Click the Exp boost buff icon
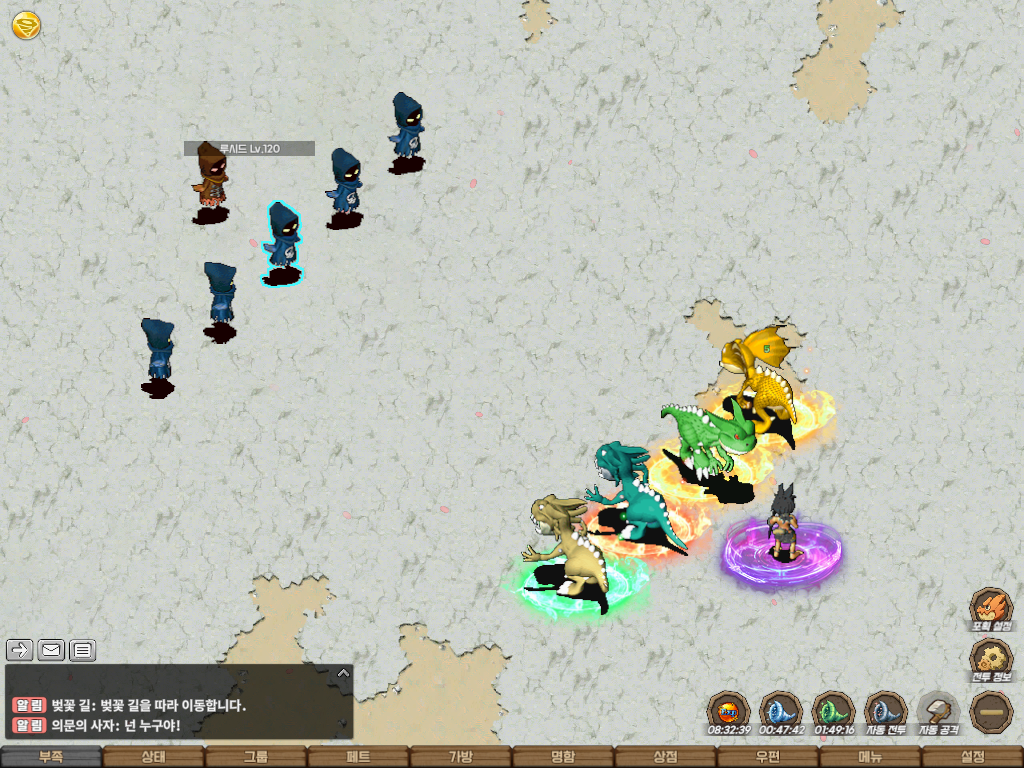The height and width of the screenshot is (768, 1024). point(728,712)
